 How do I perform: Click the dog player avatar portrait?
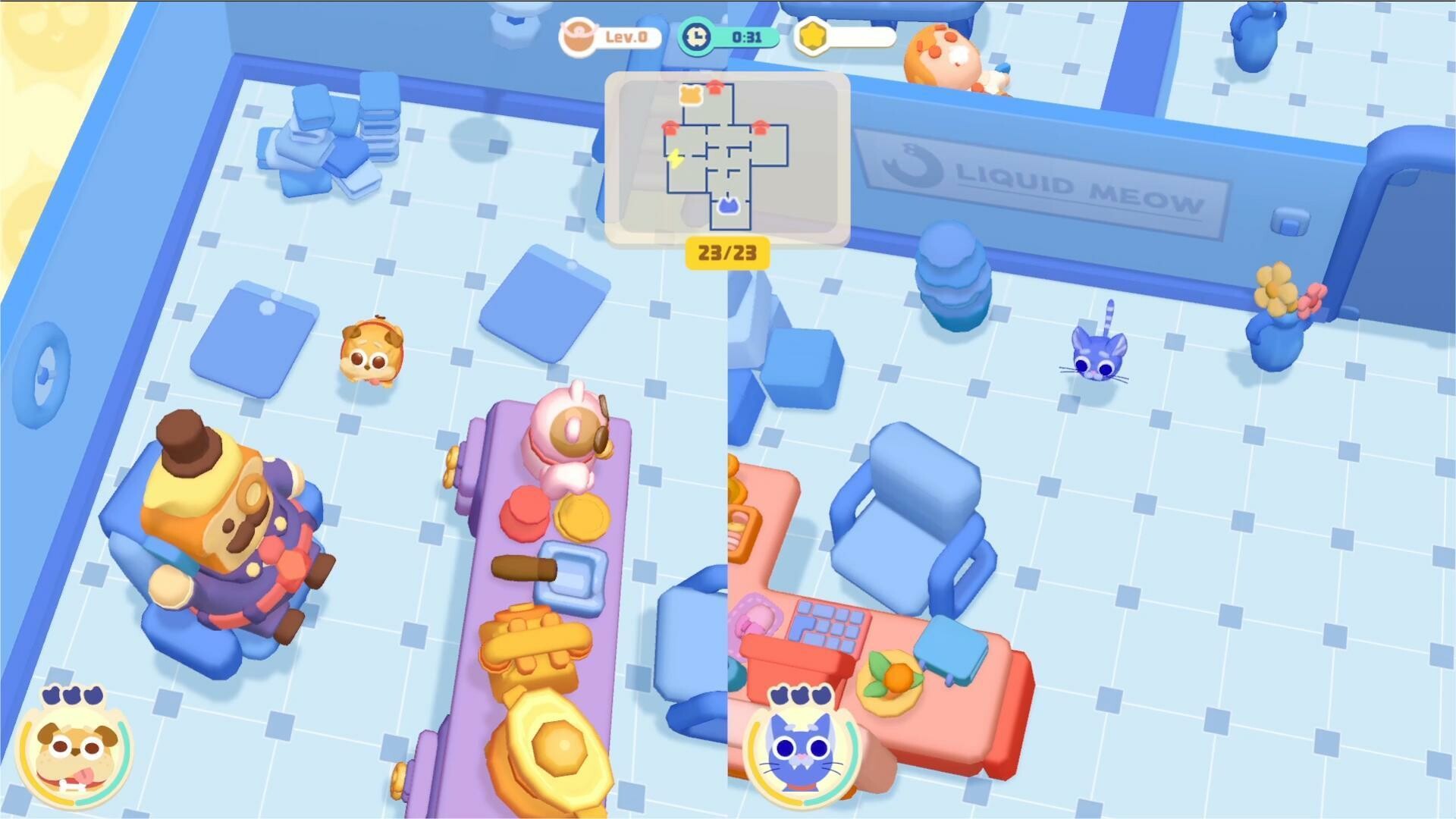click(x=74, y=758)
